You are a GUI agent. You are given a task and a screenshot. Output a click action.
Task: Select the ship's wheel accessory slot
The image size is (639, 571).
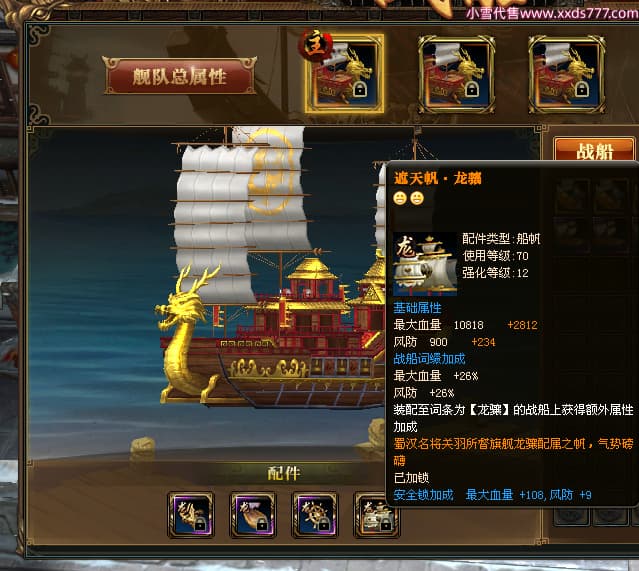click(315, 516)
